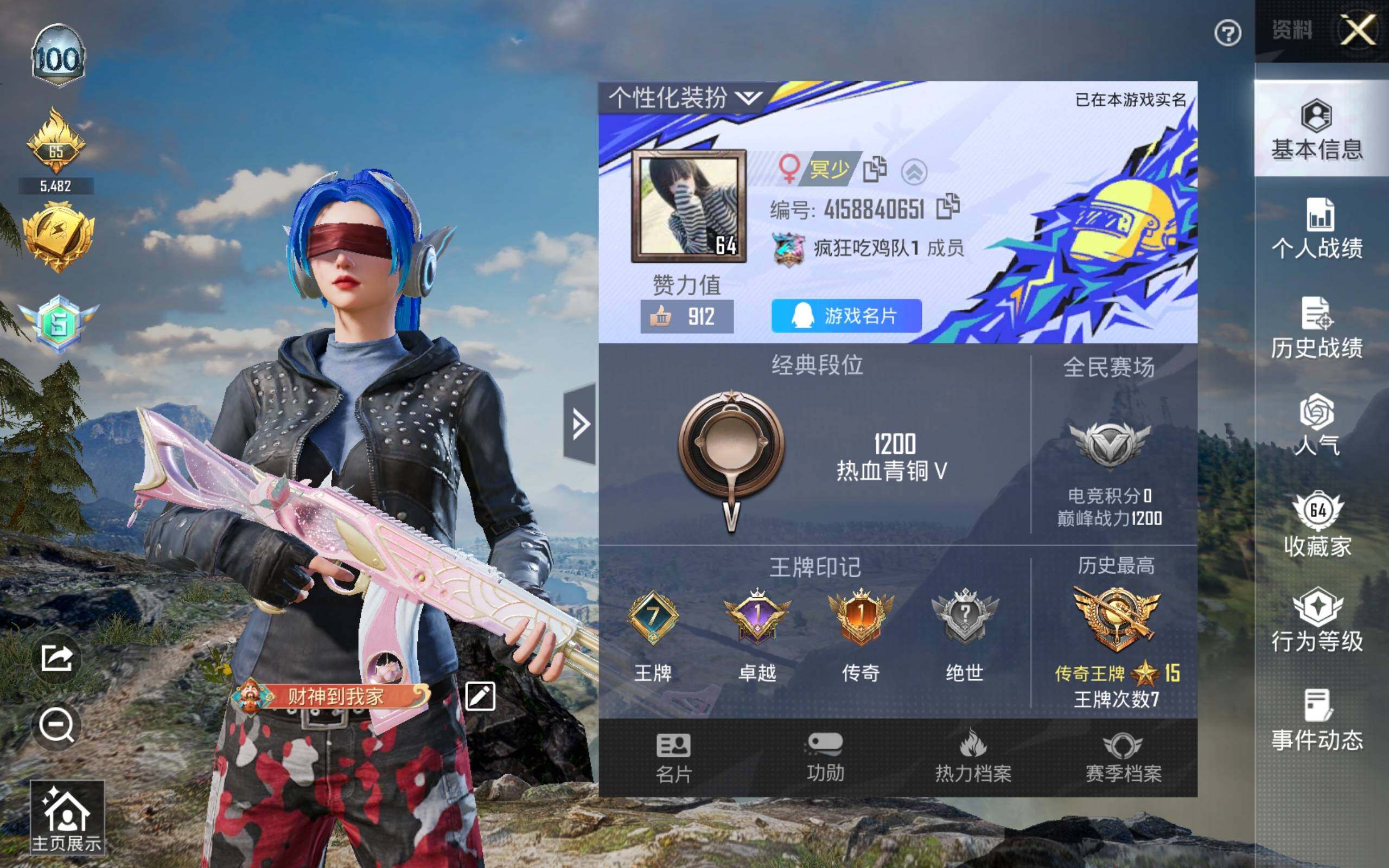
Task: View the 热力档案 section
Action: [x=973, y=758]
